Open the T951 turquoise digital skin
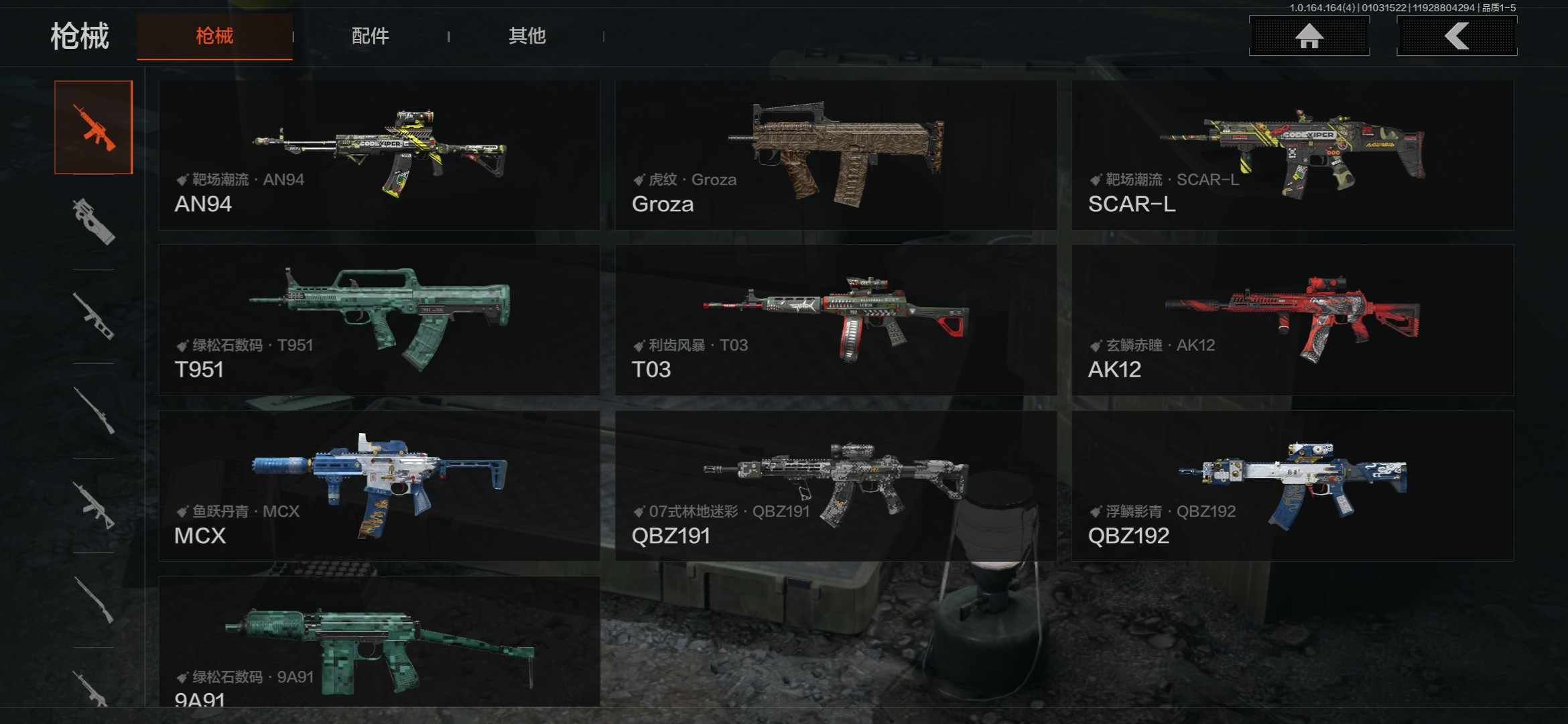The image size is (1568, 724). point(379,320)
